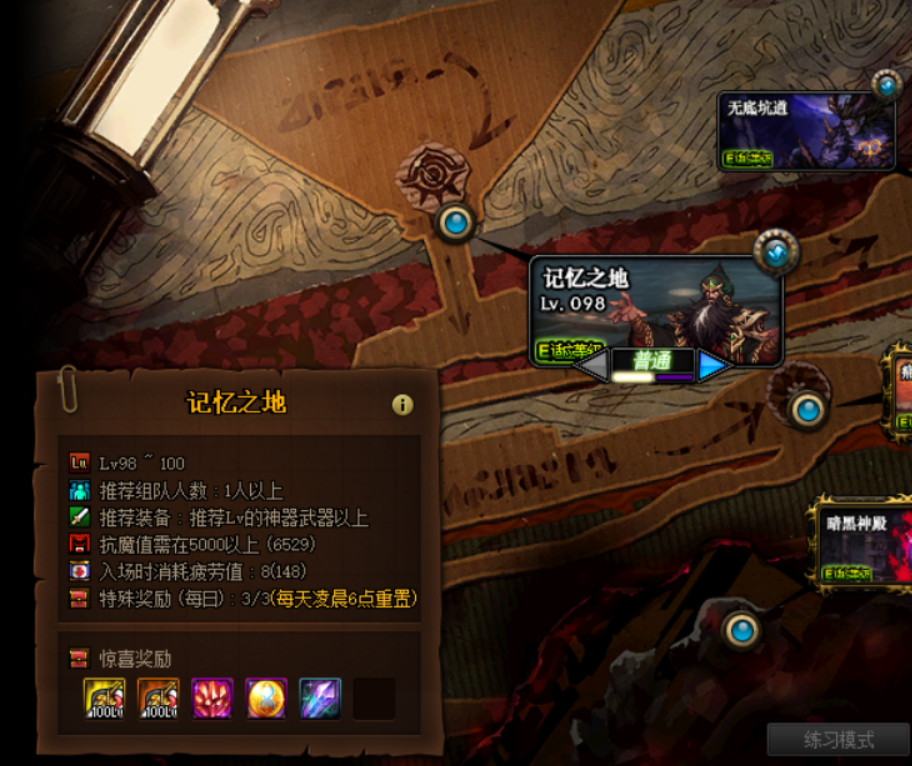The width and height of the screenshot is (912, 766).
Task: View the red crystal cluster reward
Action: coord(212,698)
